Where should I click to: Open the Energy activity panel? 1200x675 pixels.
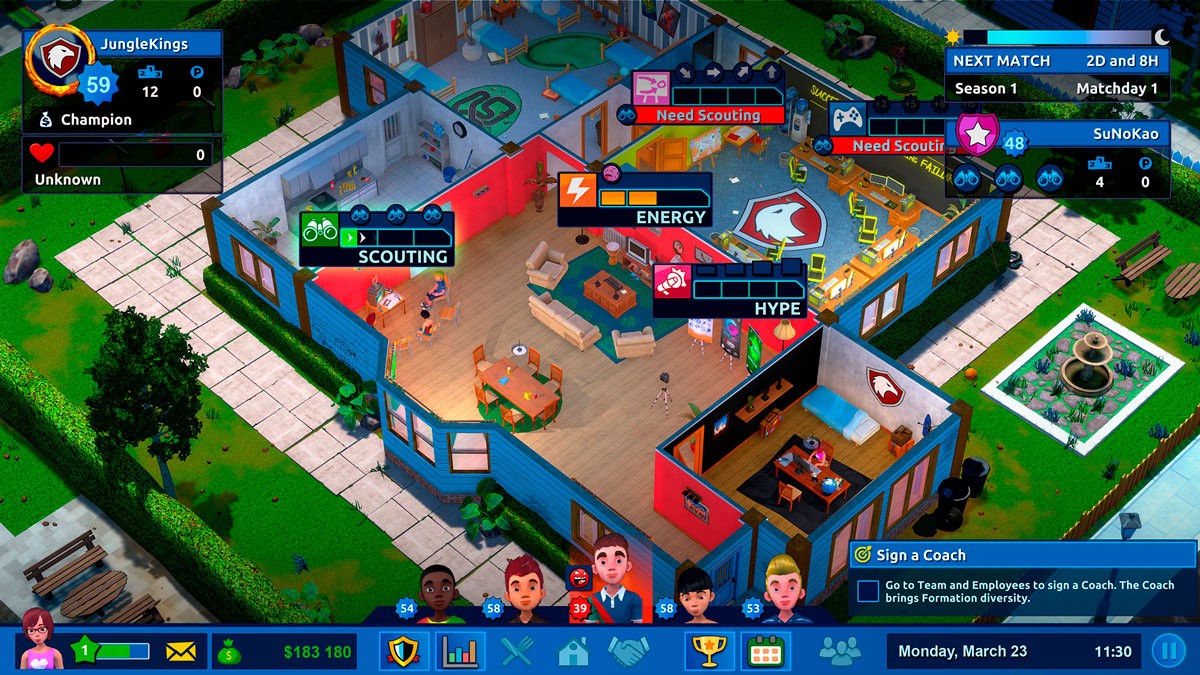[635, 200]
